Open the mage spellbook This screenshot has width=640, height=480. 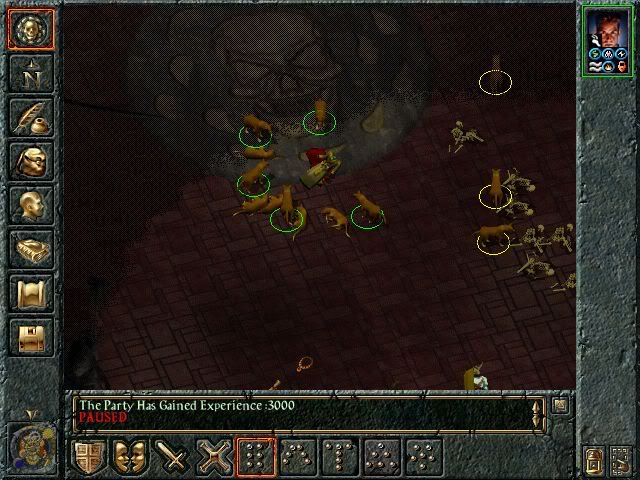(x=29, y=251)
